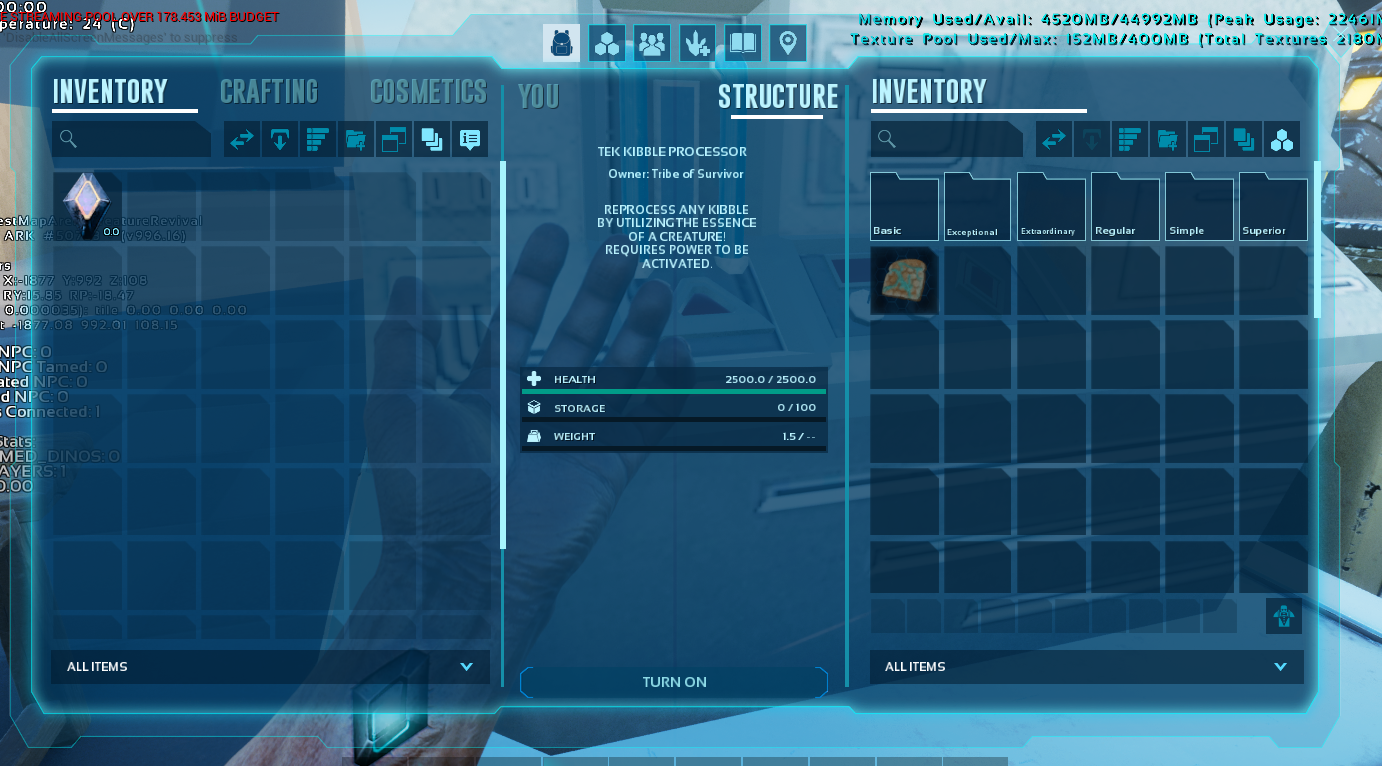Click the map marker icon at top
This screenshot has width=1382, height=766.
(787, 43)
